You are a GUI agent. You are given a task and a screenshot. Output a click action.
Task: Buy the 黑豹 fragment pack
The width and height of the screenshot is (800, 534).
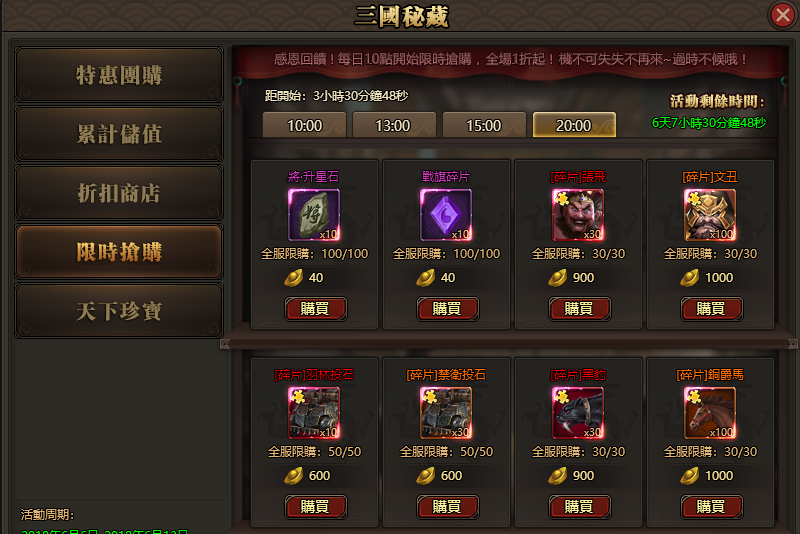579,506
